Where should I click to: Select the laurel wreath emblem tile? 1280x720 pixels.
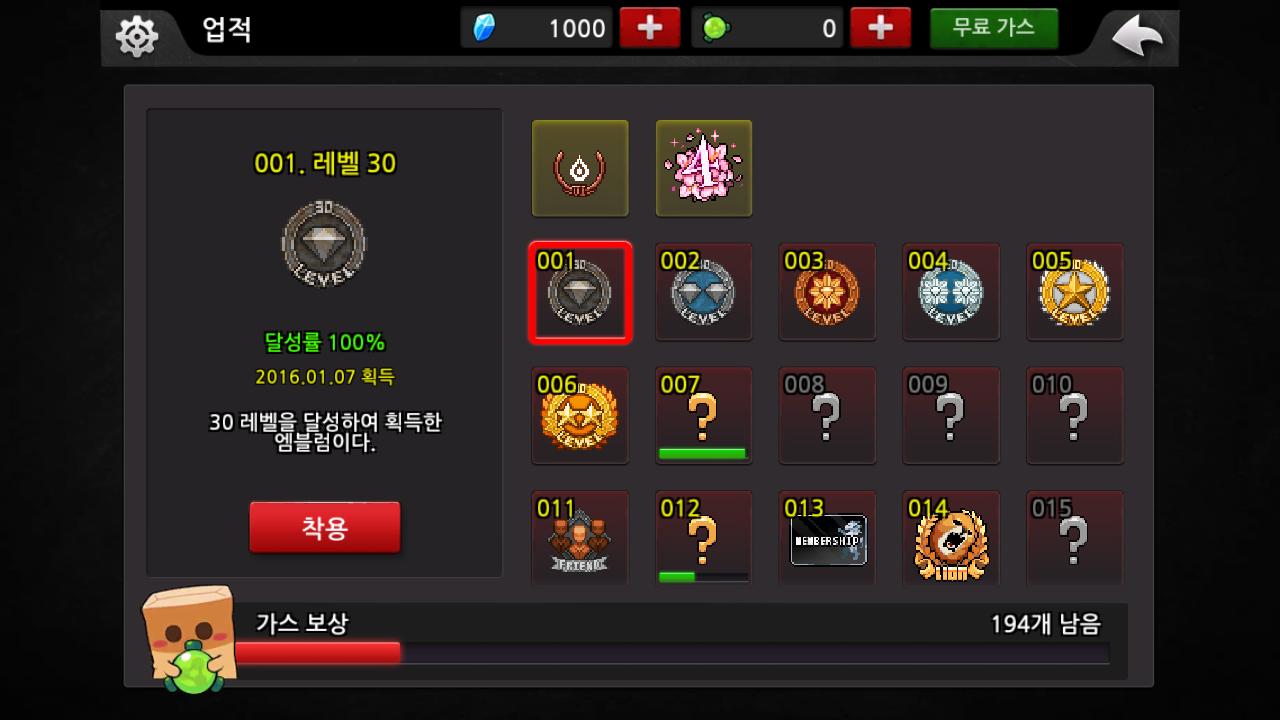(580, 168)
